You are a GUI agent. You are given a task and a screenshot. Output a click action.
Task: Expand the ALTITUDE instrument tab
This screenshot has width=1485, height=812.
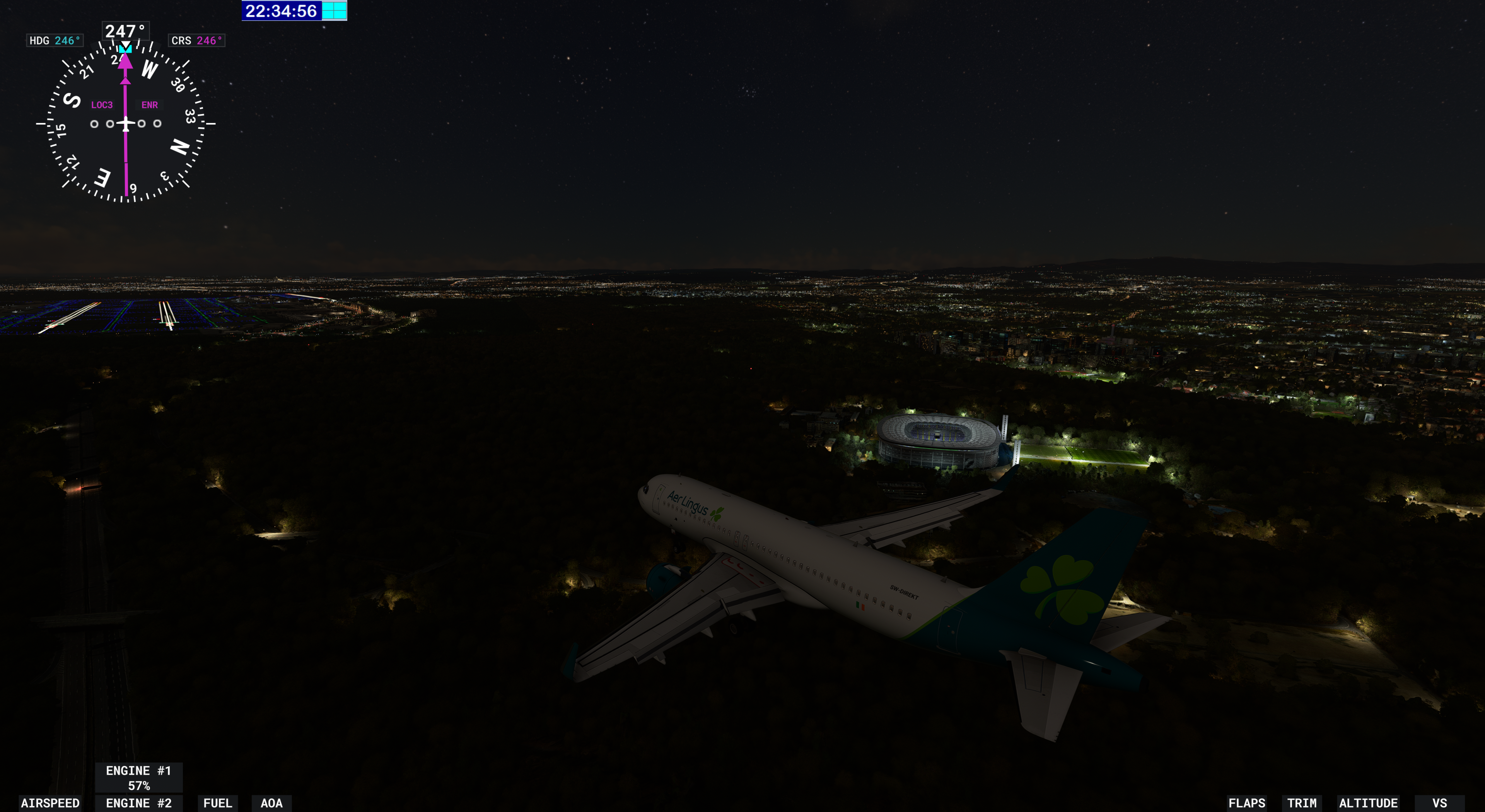pos(1368,803)
